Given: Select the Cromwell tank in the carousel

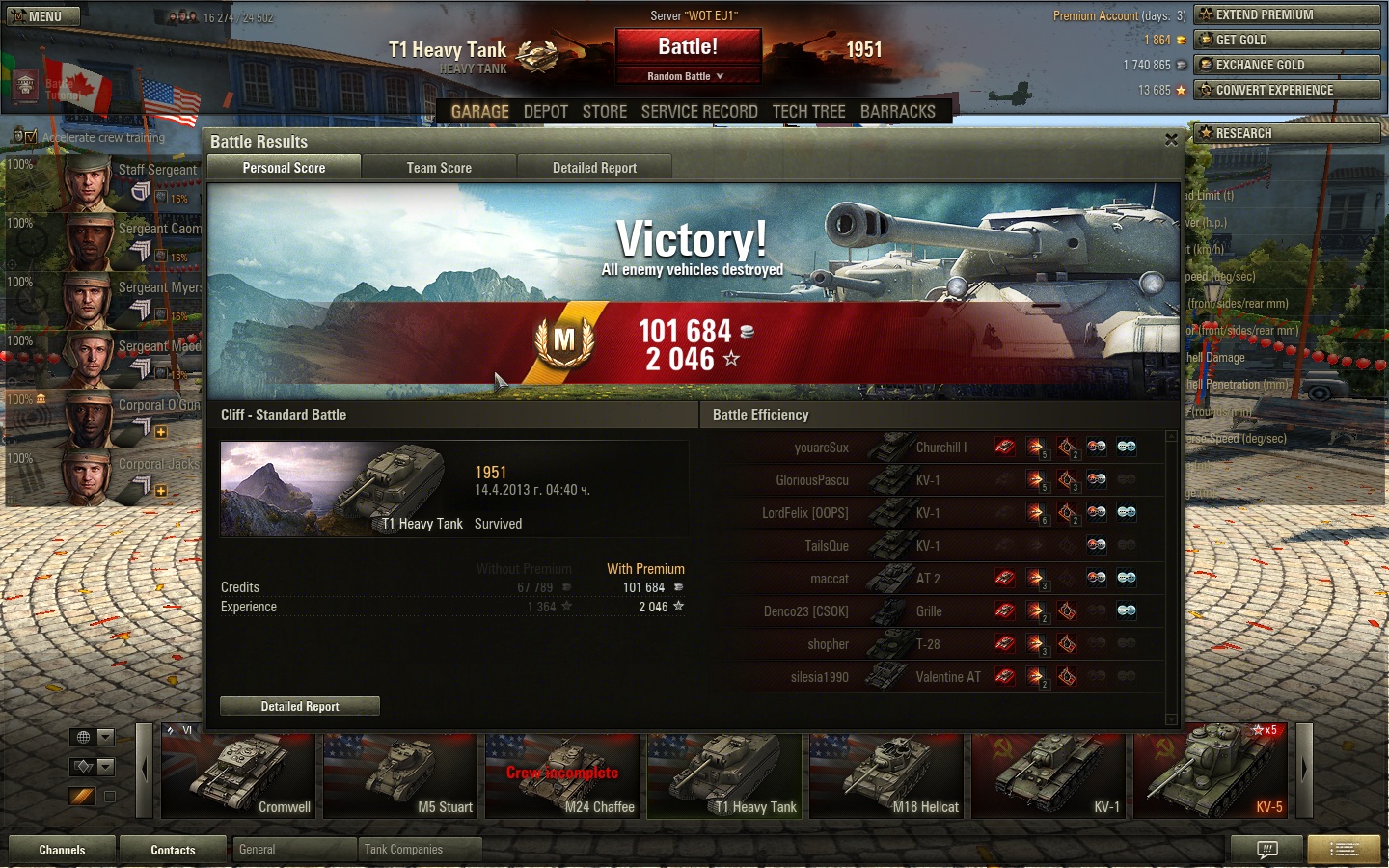Looking at the screenshot, I should 237,776.
